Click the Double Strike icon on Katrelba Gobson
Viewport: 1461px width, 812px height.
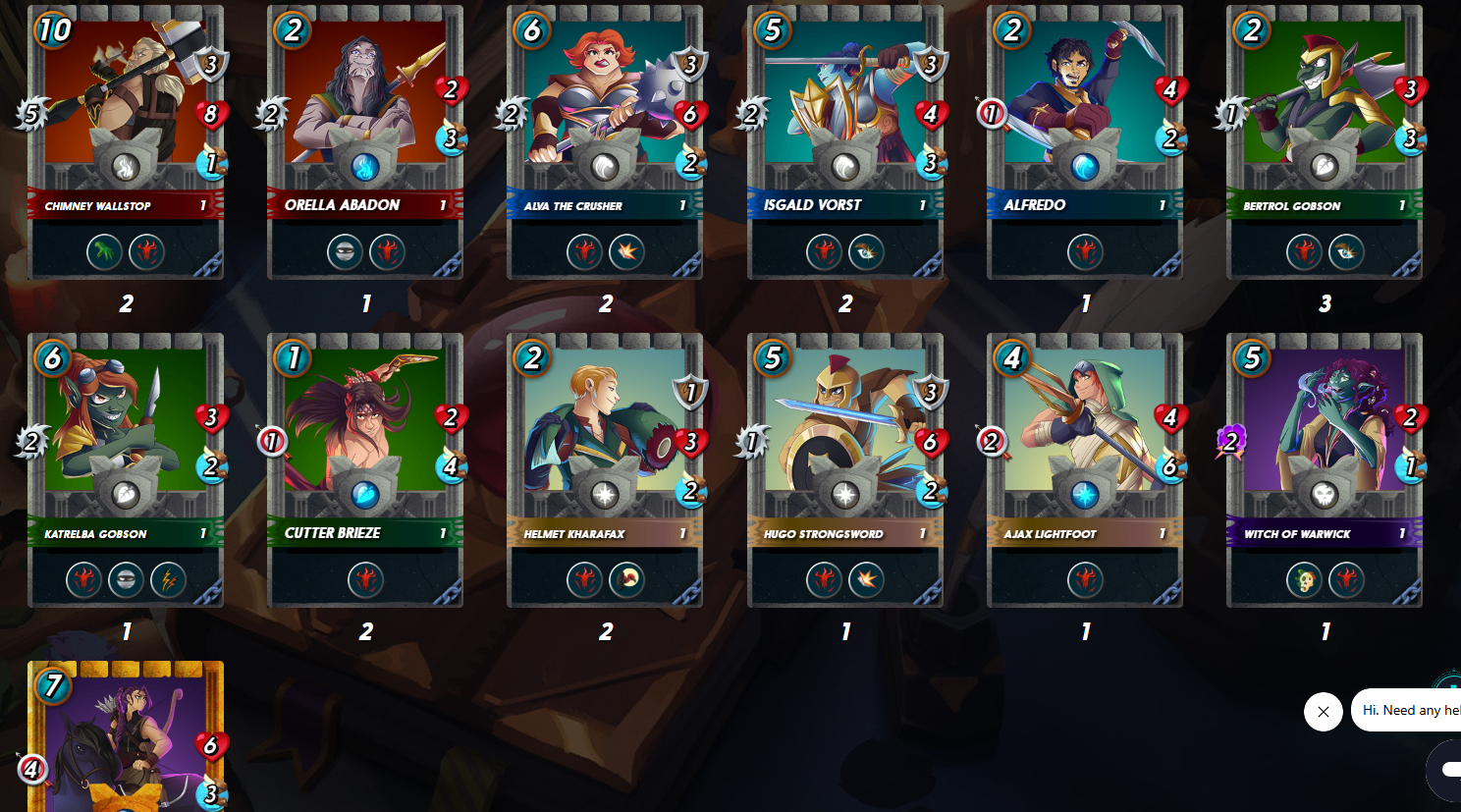167,579
